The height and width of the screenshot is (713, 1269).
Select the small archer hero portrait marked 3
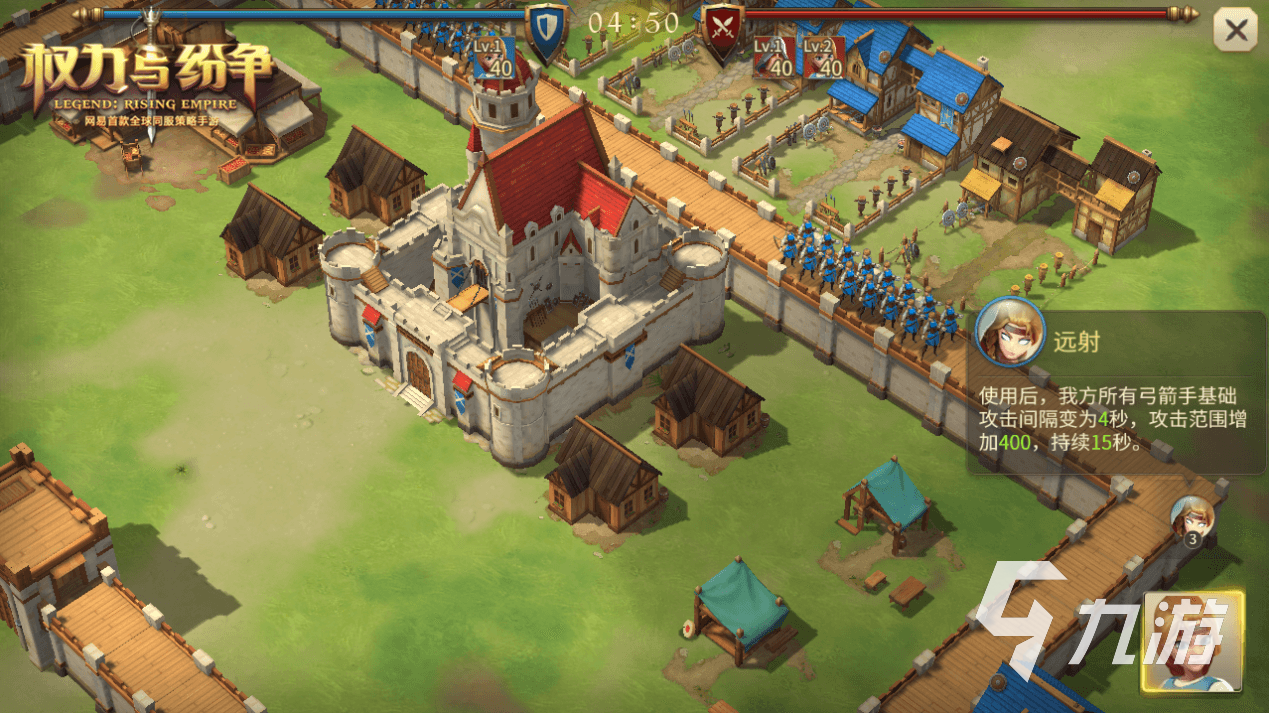coord(1192,520)
